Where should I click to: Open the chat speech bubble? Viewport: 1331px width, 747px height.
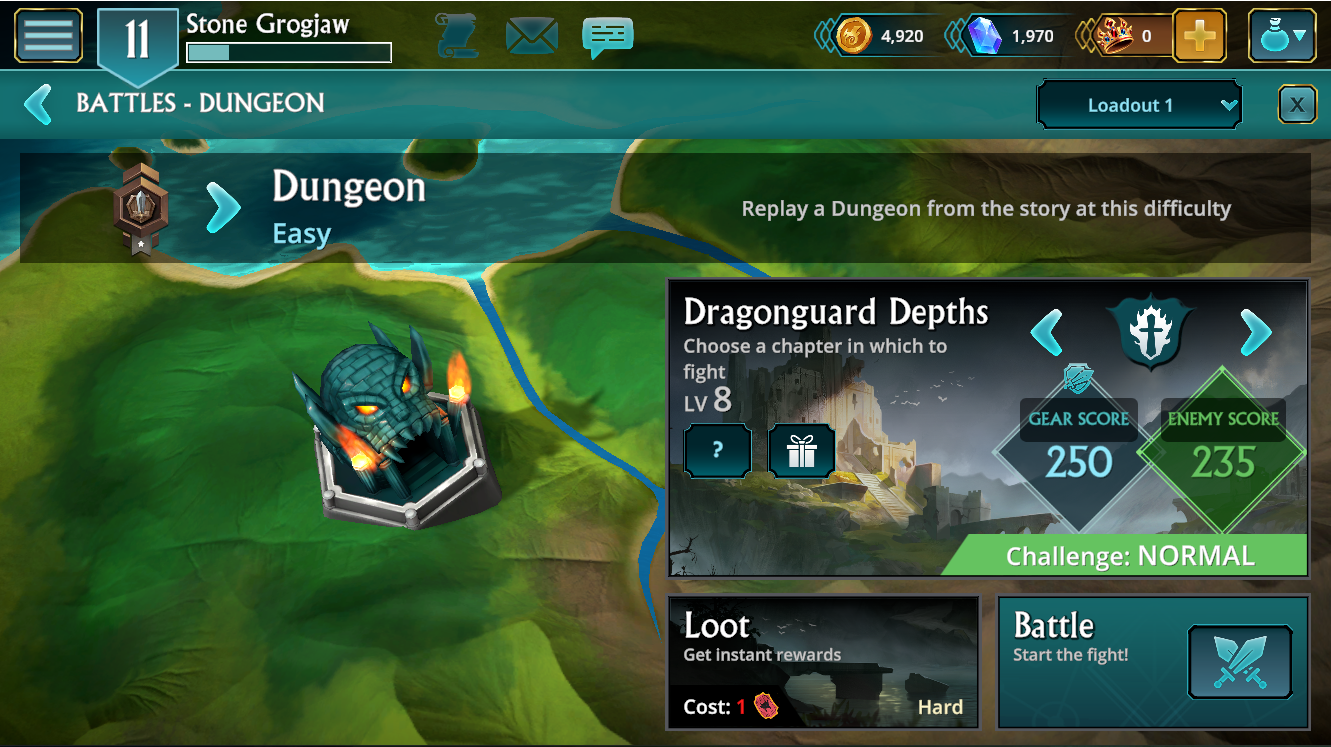pos(607,36)
